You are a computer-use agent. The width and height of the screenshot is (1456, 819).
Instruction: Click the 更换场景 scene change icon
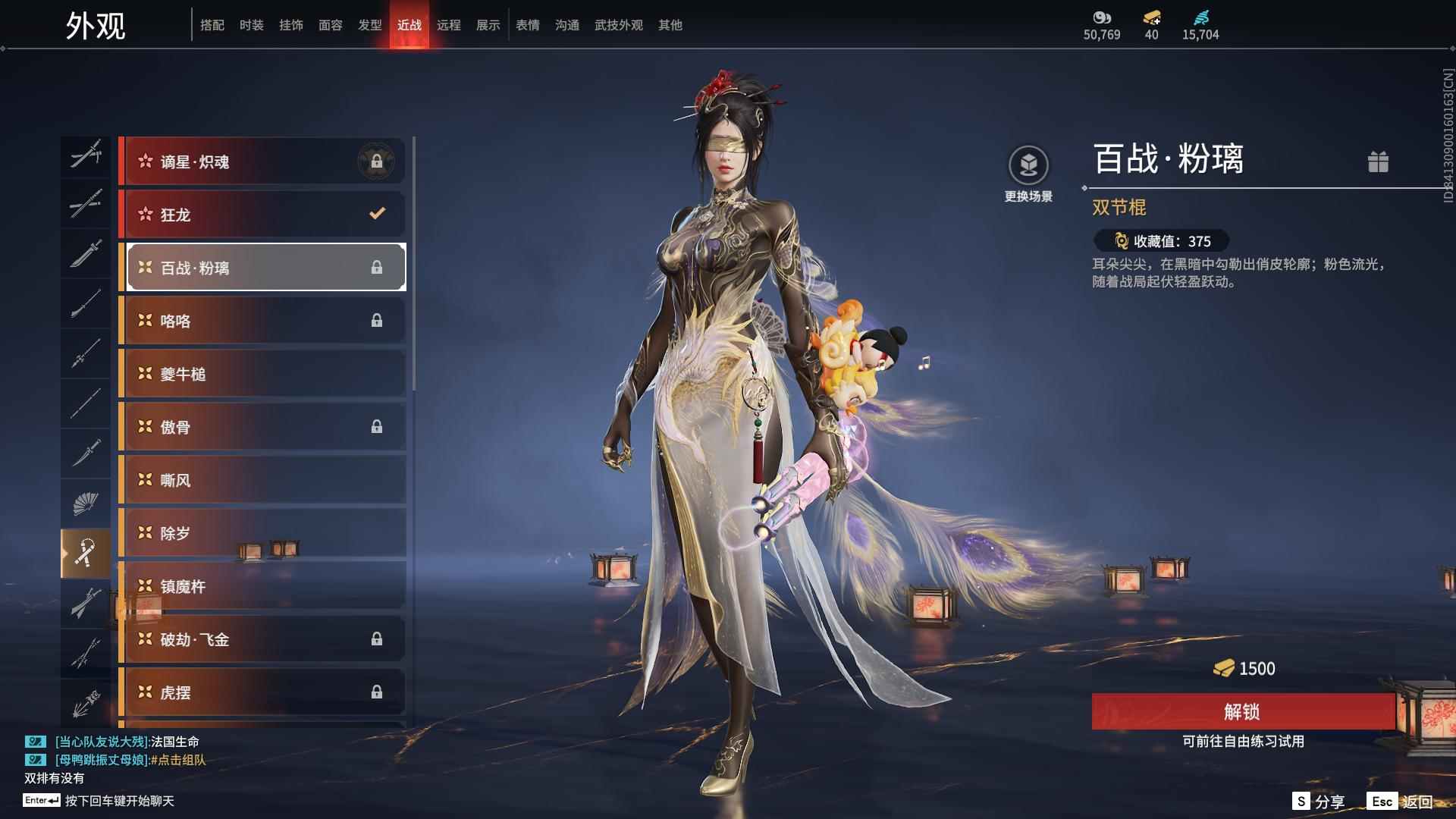[x=1028, y=163]
